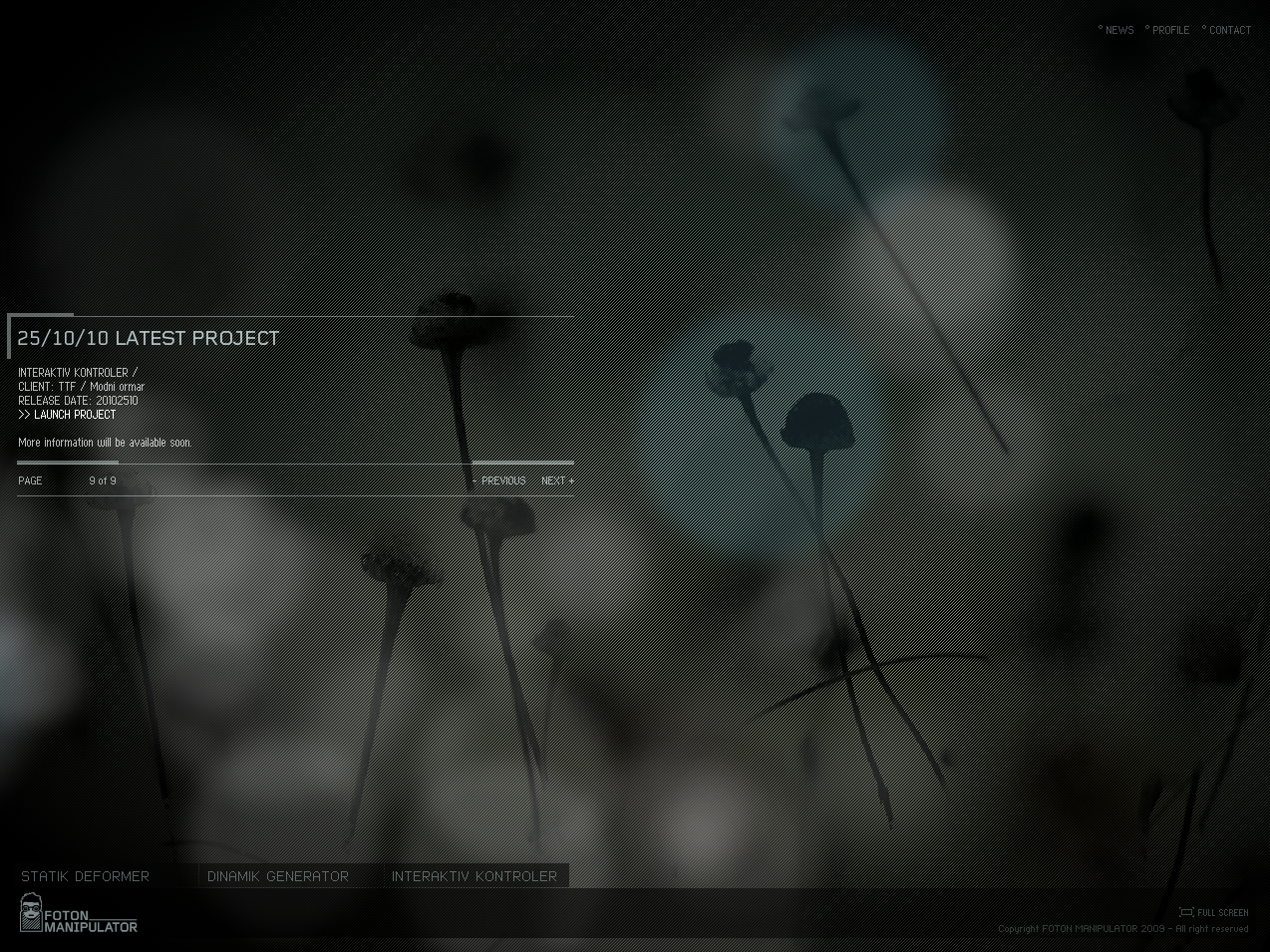Go to the previous project page
Image resolution: width=1270 pixels, height=952 pixels.
click(x=502, y=480)
